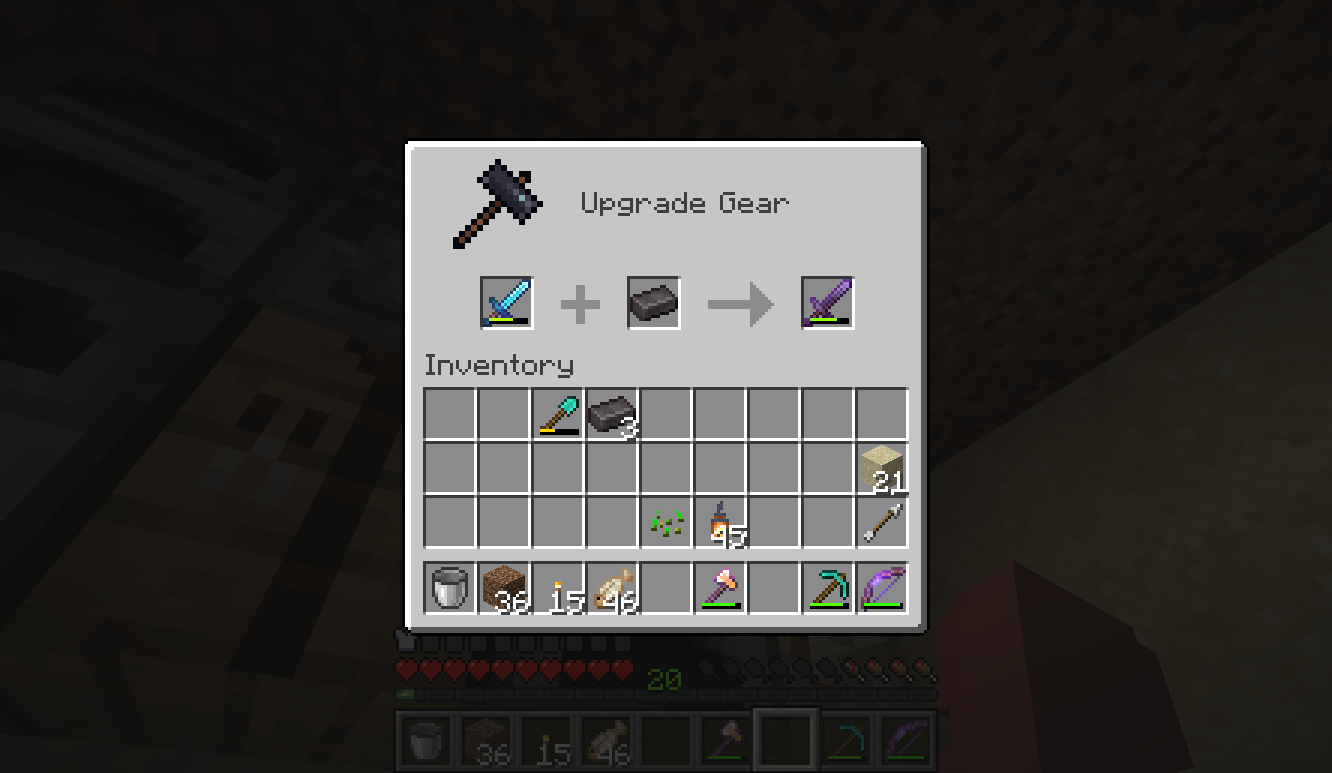Pick up the diamond shovel from inventory
Screen dimensions: 1332x773
(x=558, y=412)
